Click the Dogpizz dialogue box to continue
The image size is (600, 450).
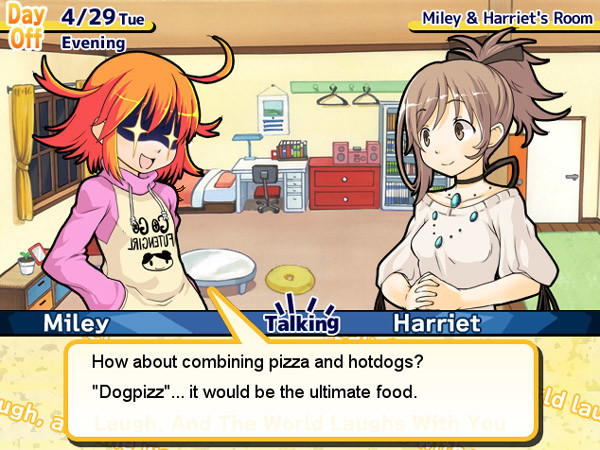coord(302,375)
